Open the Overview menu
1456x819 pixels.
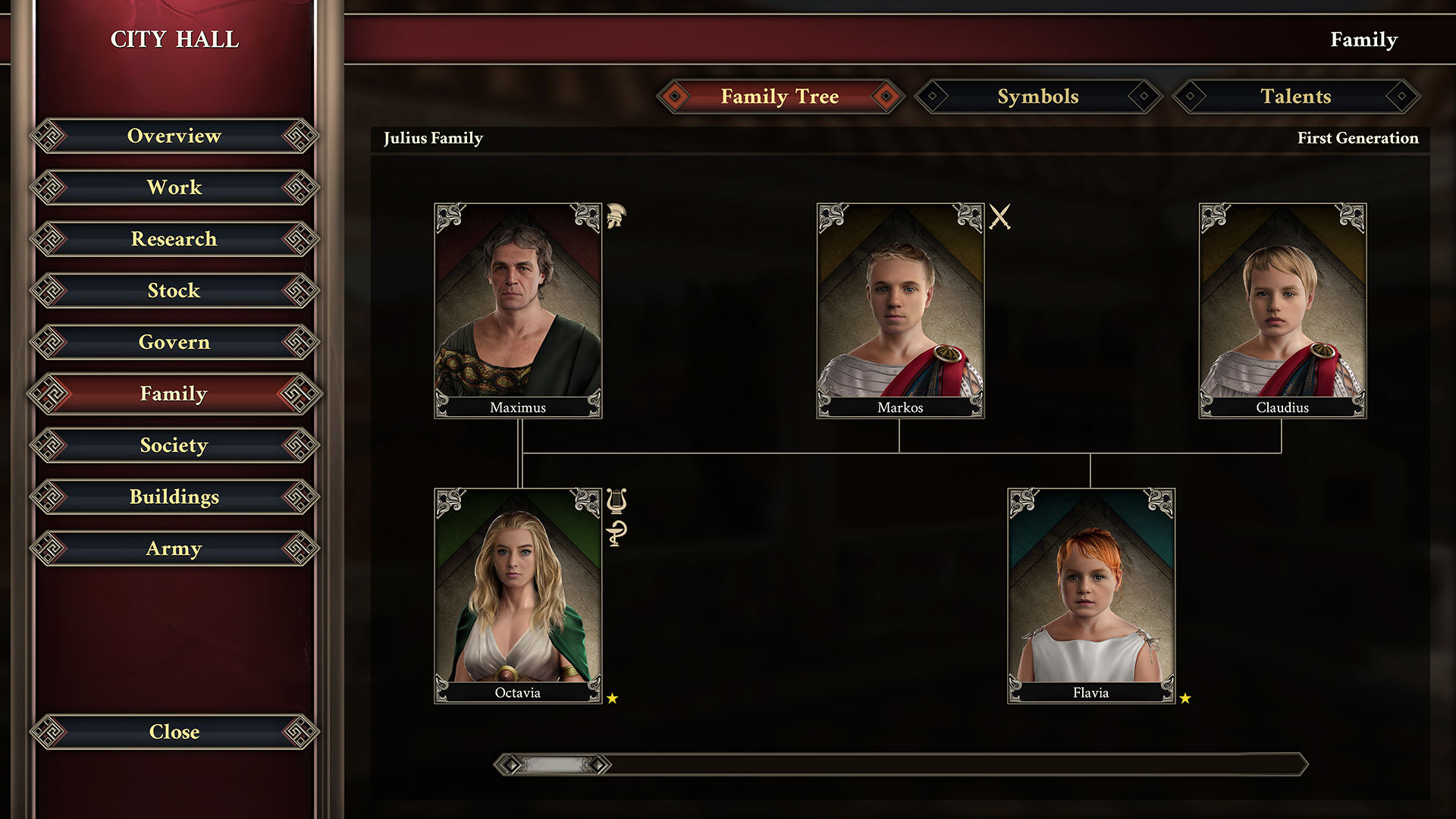174,136
